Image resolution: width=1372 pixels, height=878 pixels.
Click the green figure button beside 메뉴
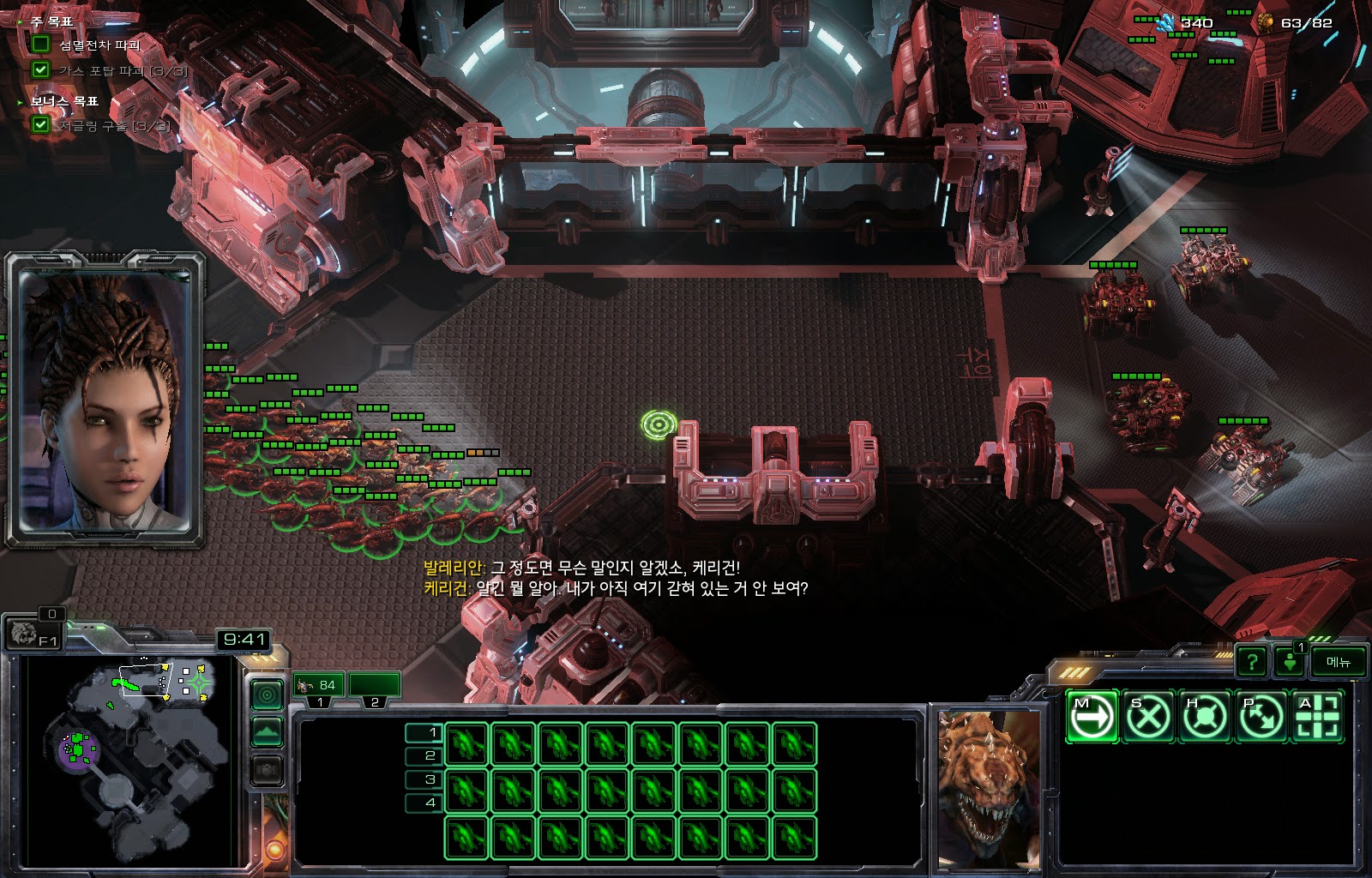pyautogui.click(x=1290, y=661)
